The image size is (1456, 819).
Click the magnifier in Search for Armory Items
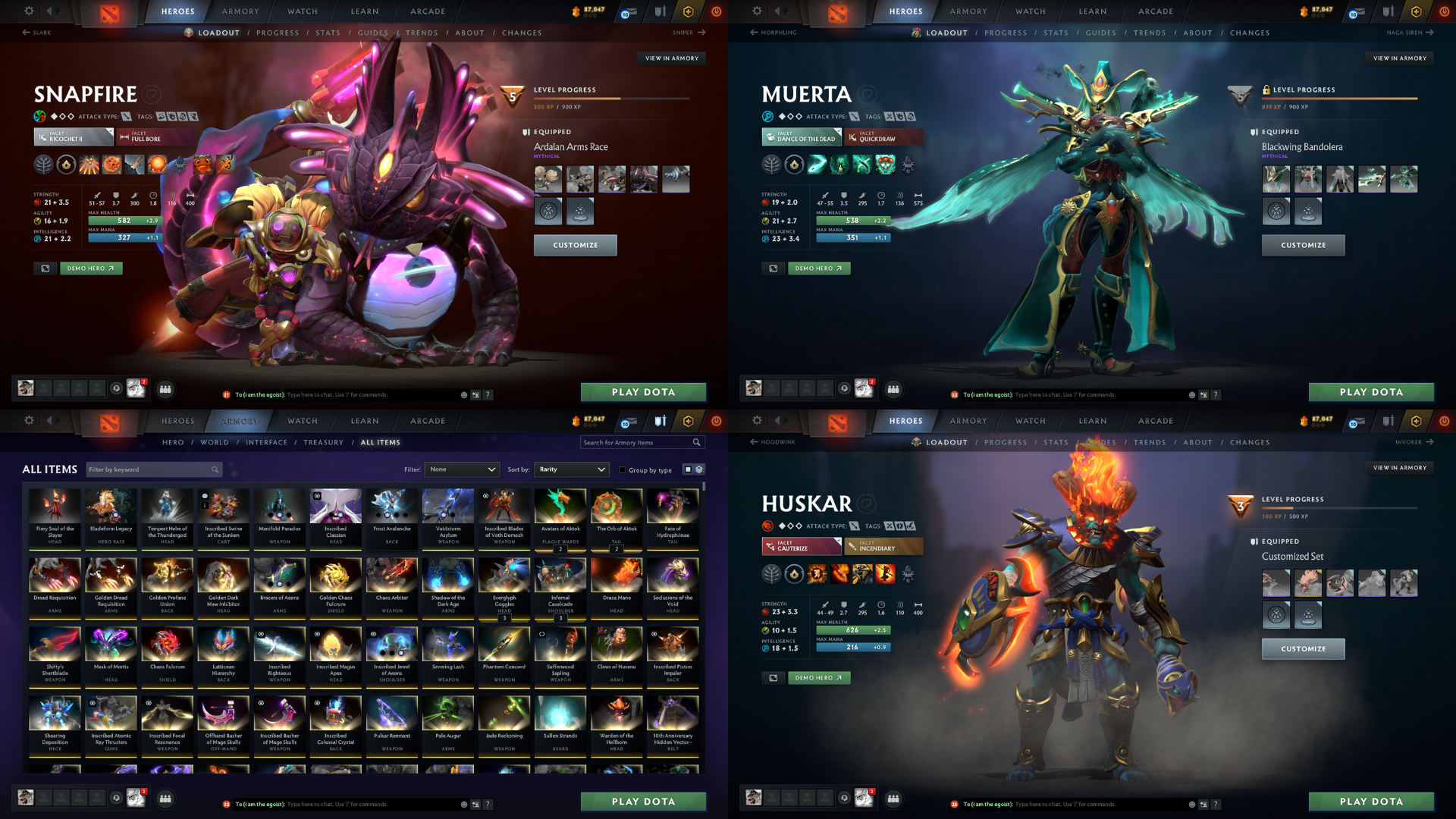tap(695, 442)
